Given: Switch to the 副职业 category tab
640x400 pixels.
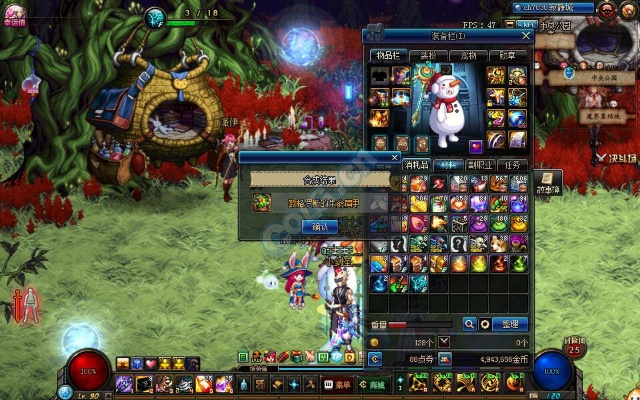Looking at the screenshot, I should [x=480, y=166].
